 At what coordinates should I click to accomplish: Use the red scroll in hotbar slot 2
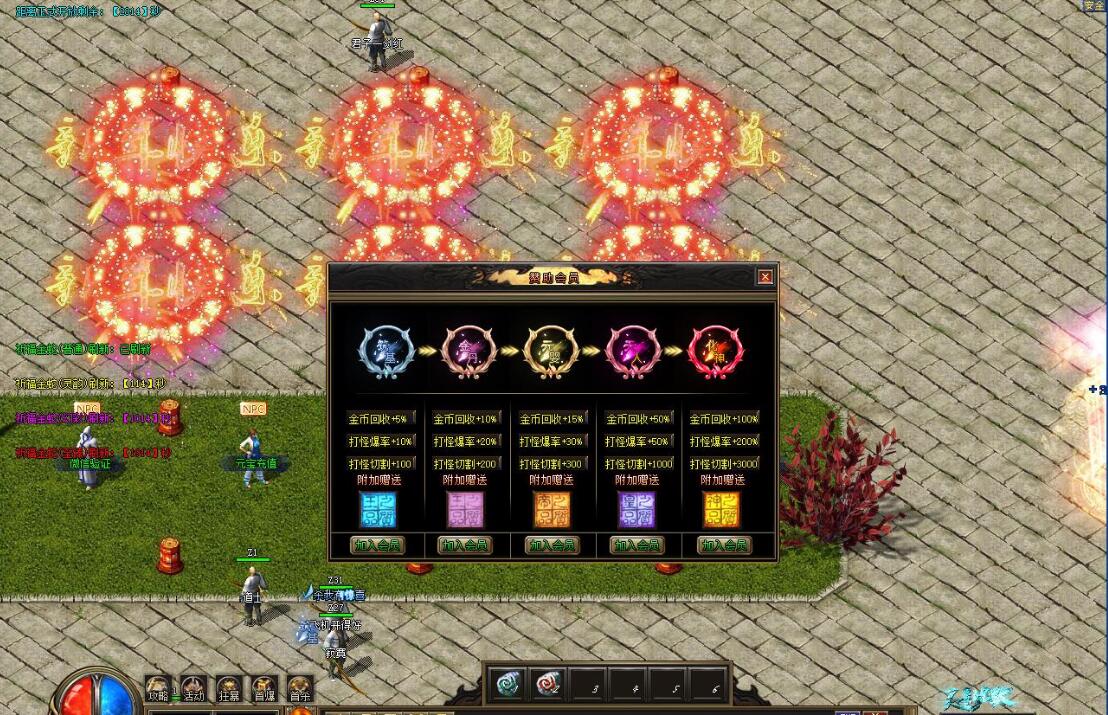[548, 684]
